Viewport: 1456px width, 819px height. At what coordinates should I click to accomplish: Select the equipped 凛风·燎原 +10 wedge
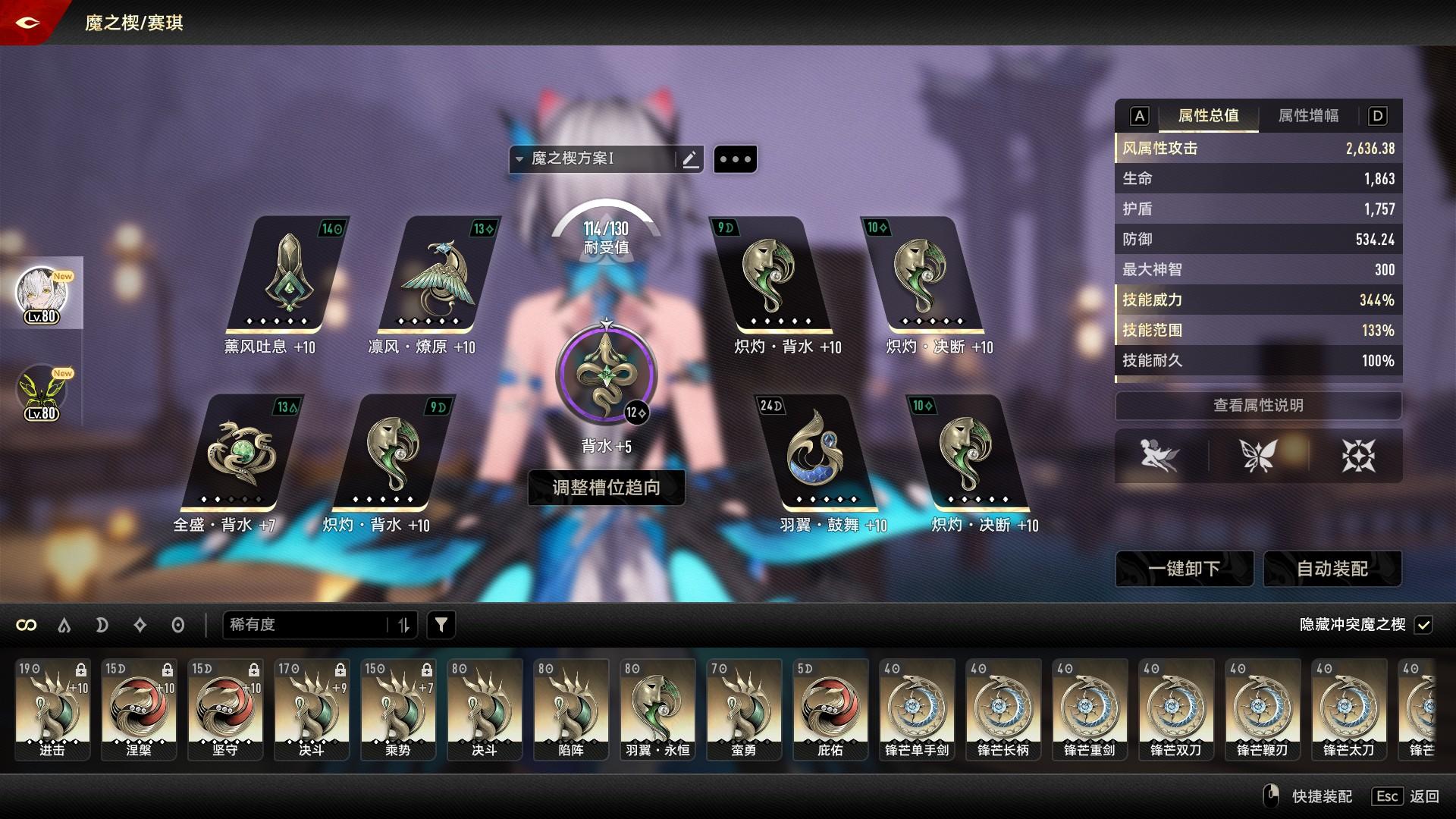click(438, 277)
